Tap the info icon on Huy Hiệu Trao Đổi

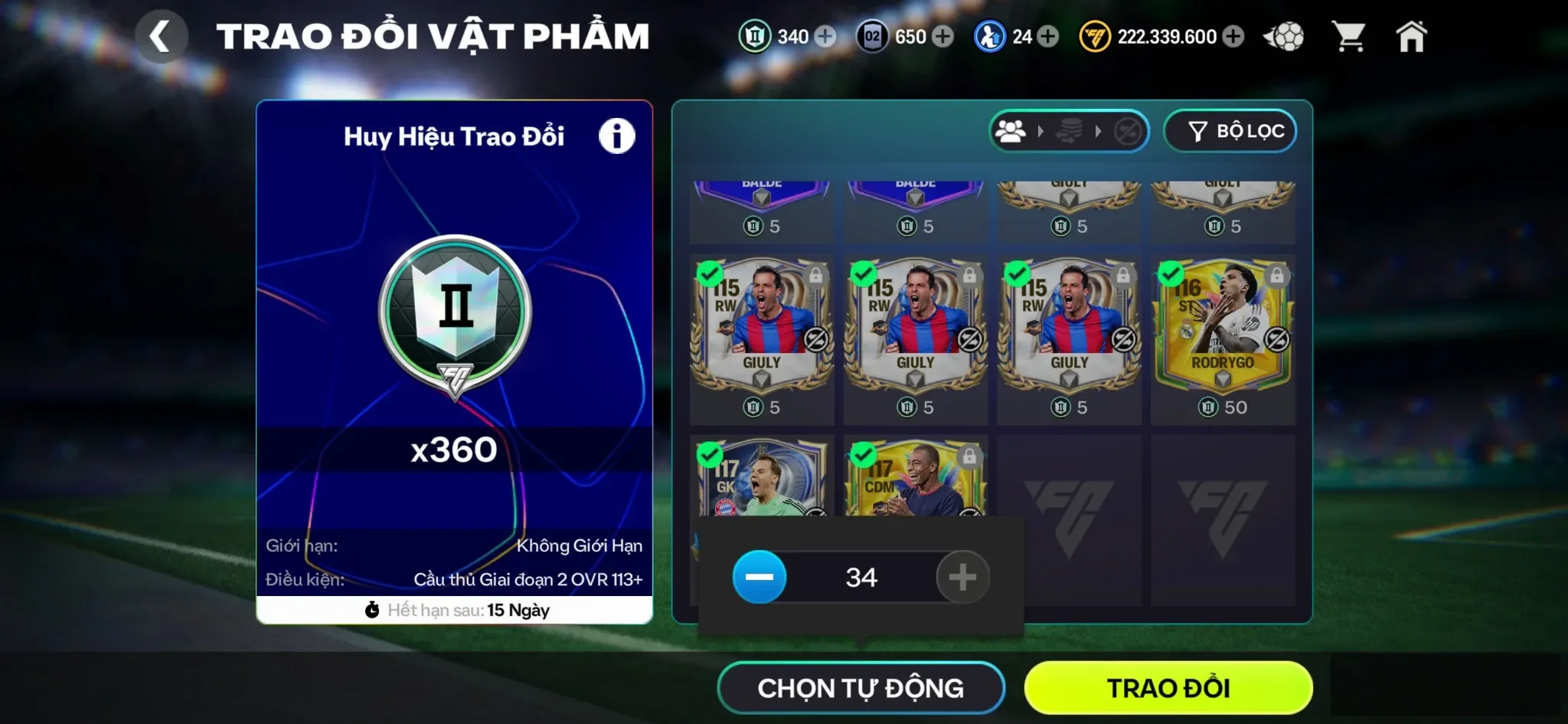(x=617, y=136)
